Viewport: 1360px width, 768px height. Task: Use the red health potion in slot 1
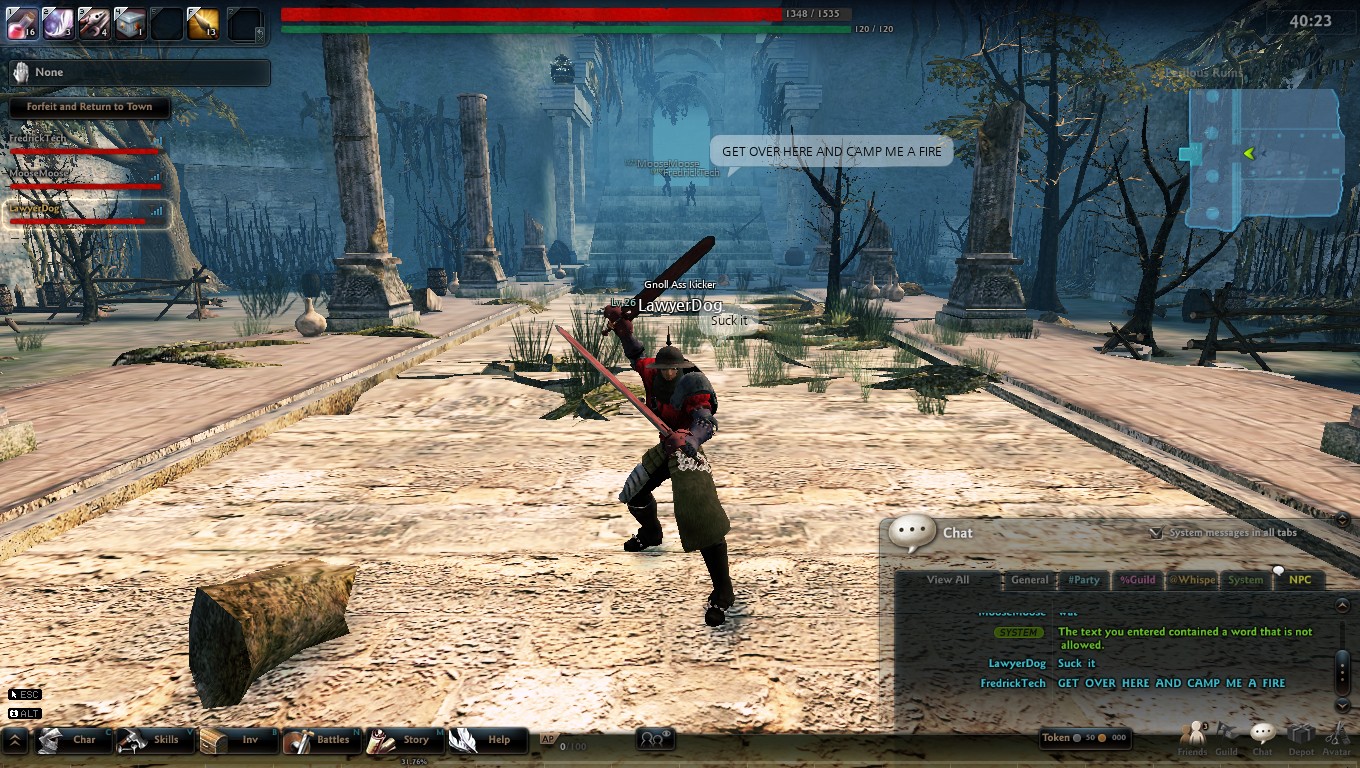22,23
